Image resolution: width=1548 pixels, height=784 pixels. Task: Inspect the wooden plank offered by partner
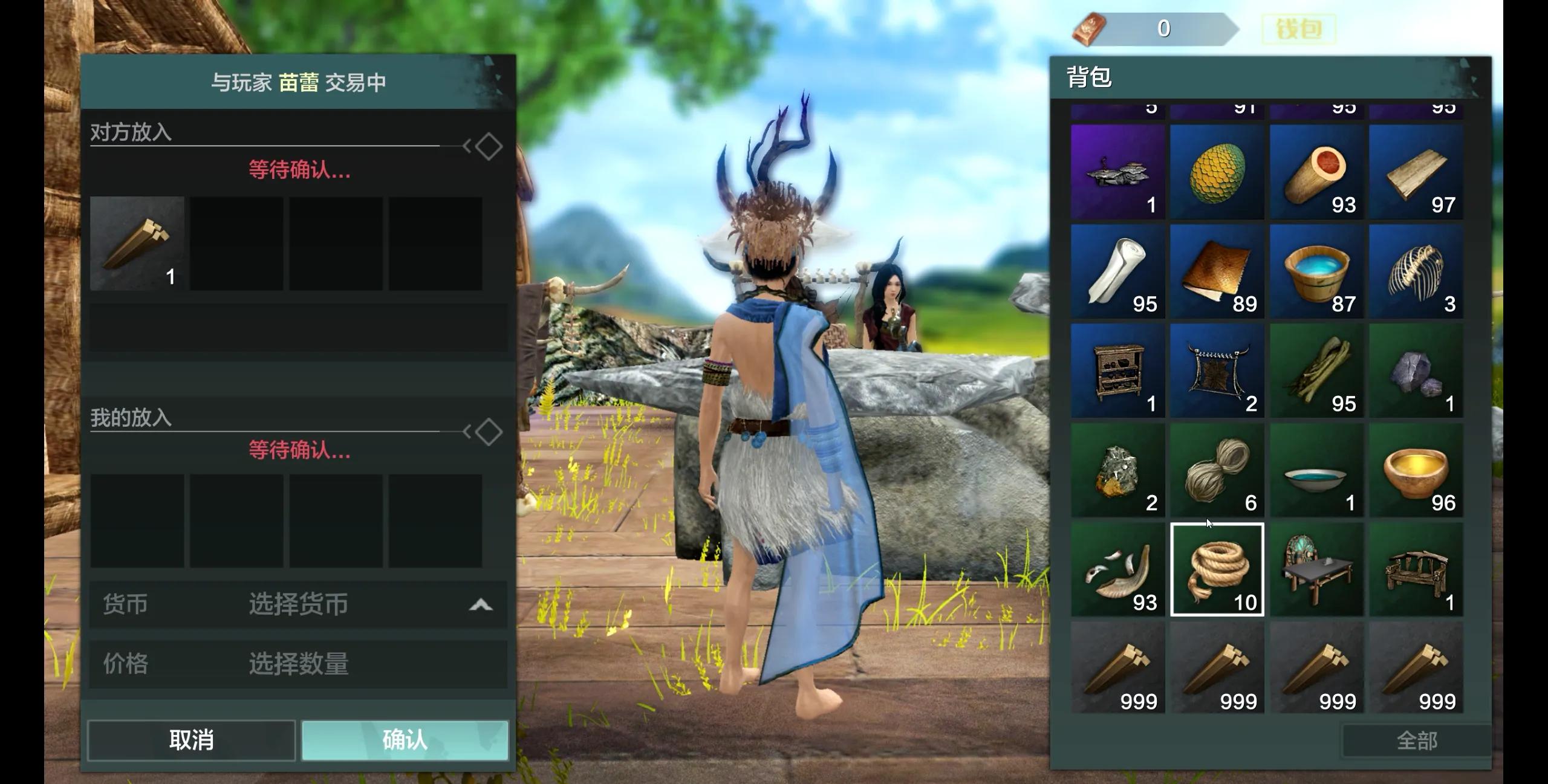click(x=137, y=243)
